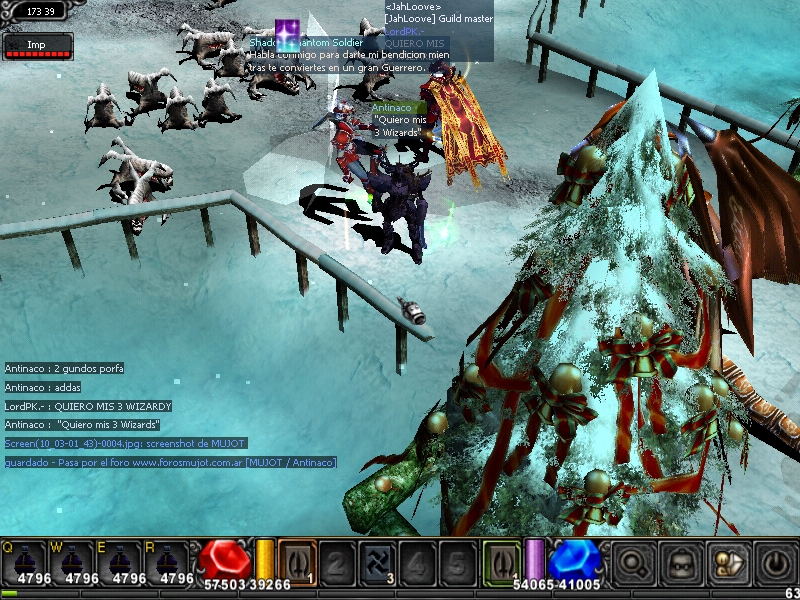Click the power system menu button
800x600 pixels.
(775, 562)
